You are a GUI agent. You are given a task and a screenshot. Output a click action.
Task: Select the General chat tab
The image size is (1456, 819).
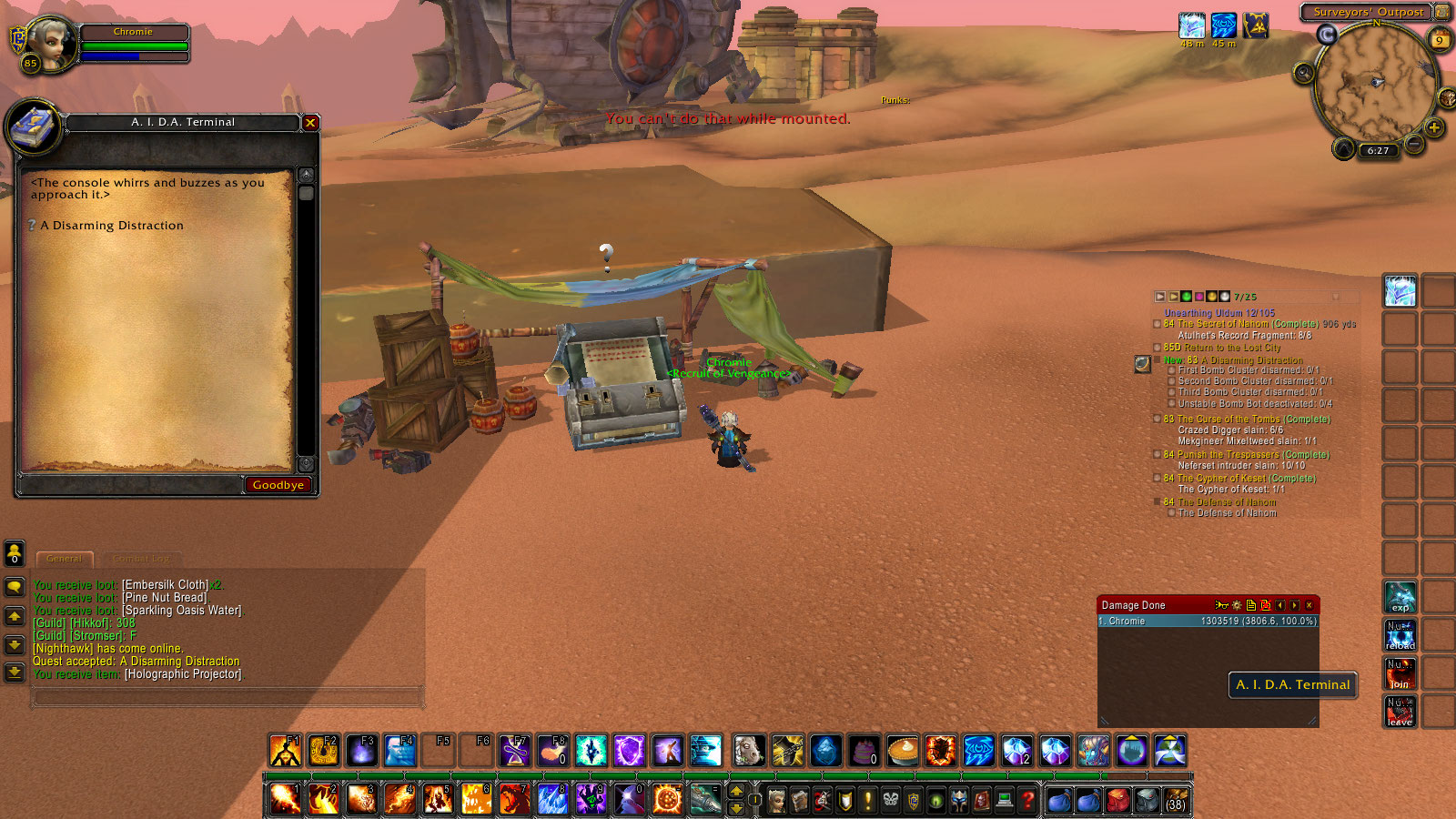point(64,559)
